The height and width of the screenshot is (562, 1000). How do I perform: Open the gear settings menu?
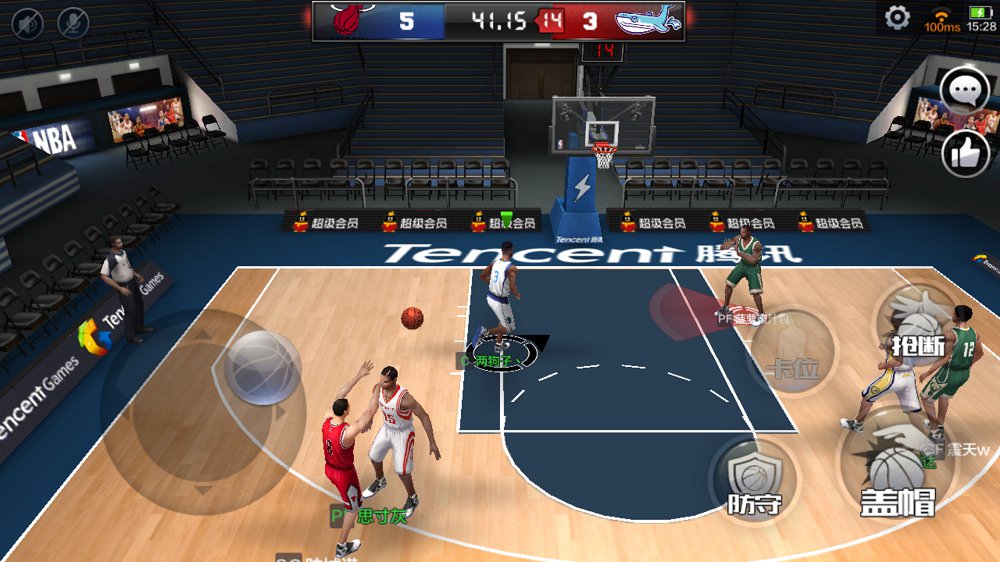[897, 18]
